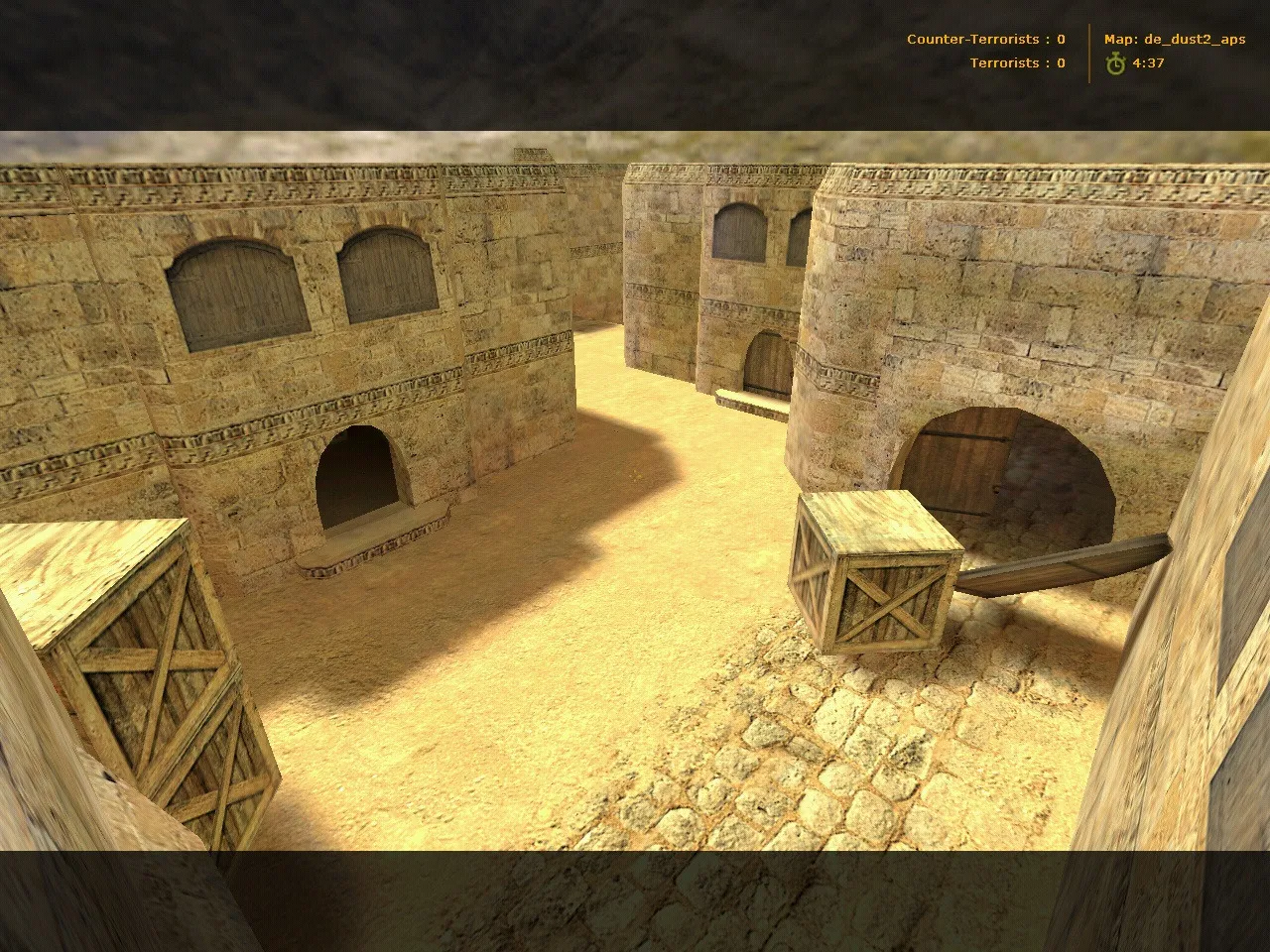Select the round timer showing 4:37

[1147, 62]
